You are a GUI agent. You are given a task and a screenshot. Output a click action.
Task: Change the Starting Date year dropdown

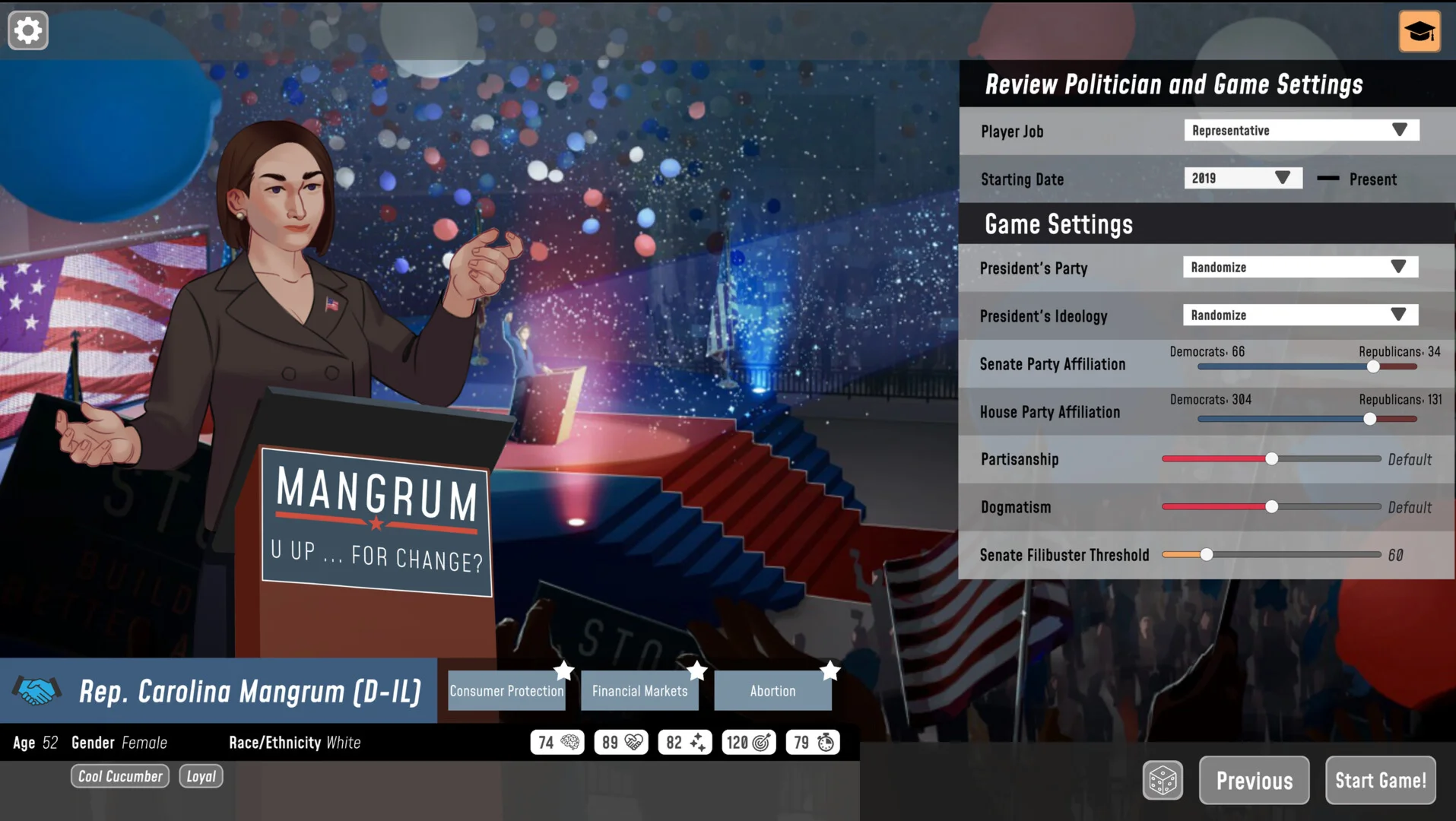pos(1242,179)
